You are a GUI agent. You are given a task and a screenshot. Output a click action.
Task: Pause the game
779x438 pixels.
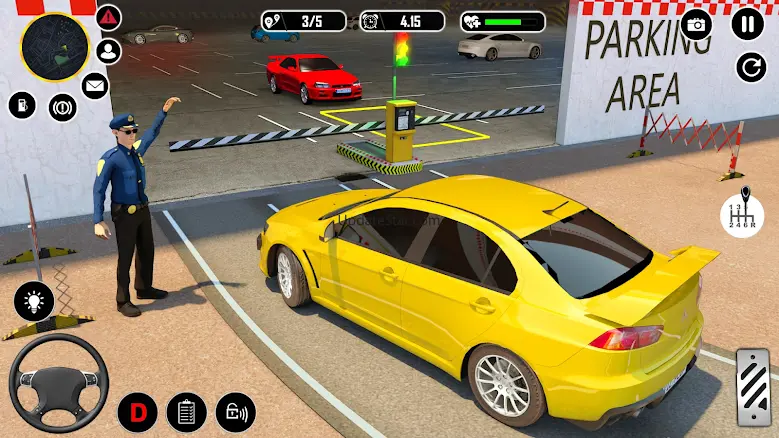(x=747, y=23)
